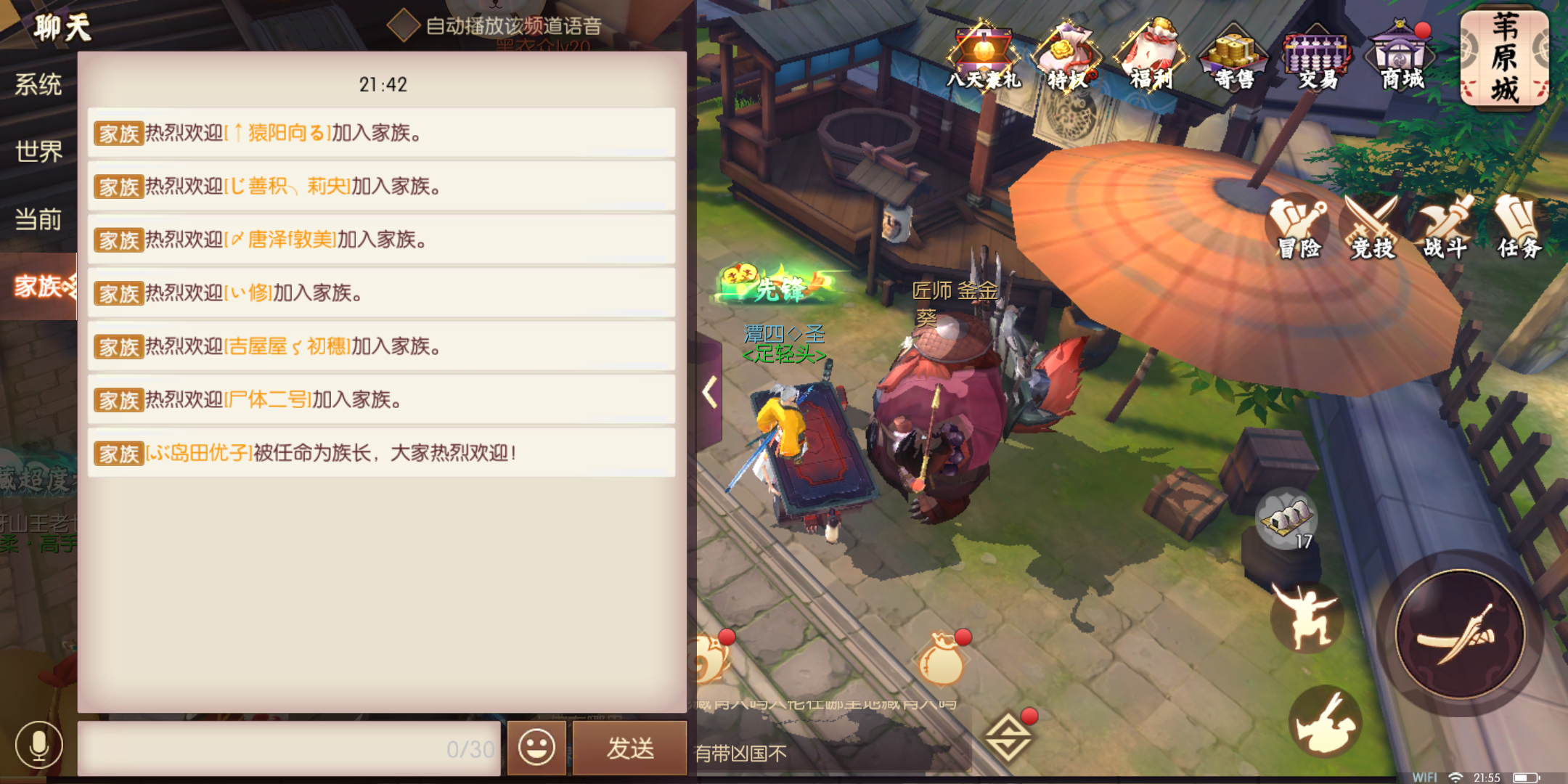
Task: Open the emoji picker beside send
Action: 536,747
